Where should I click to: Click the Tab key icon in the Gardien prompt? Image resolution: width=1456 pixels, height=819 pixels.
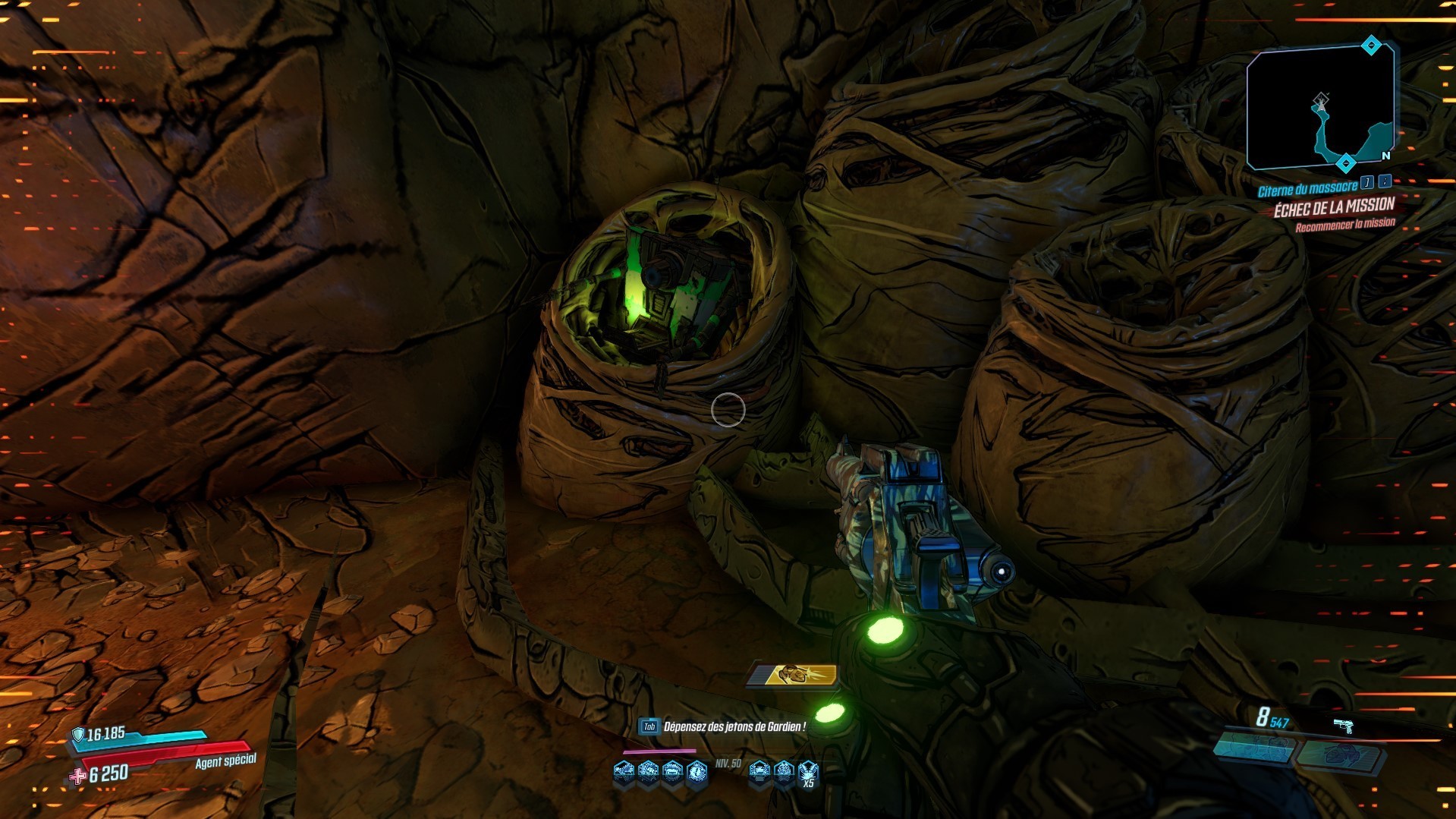(x=649, y=727)
